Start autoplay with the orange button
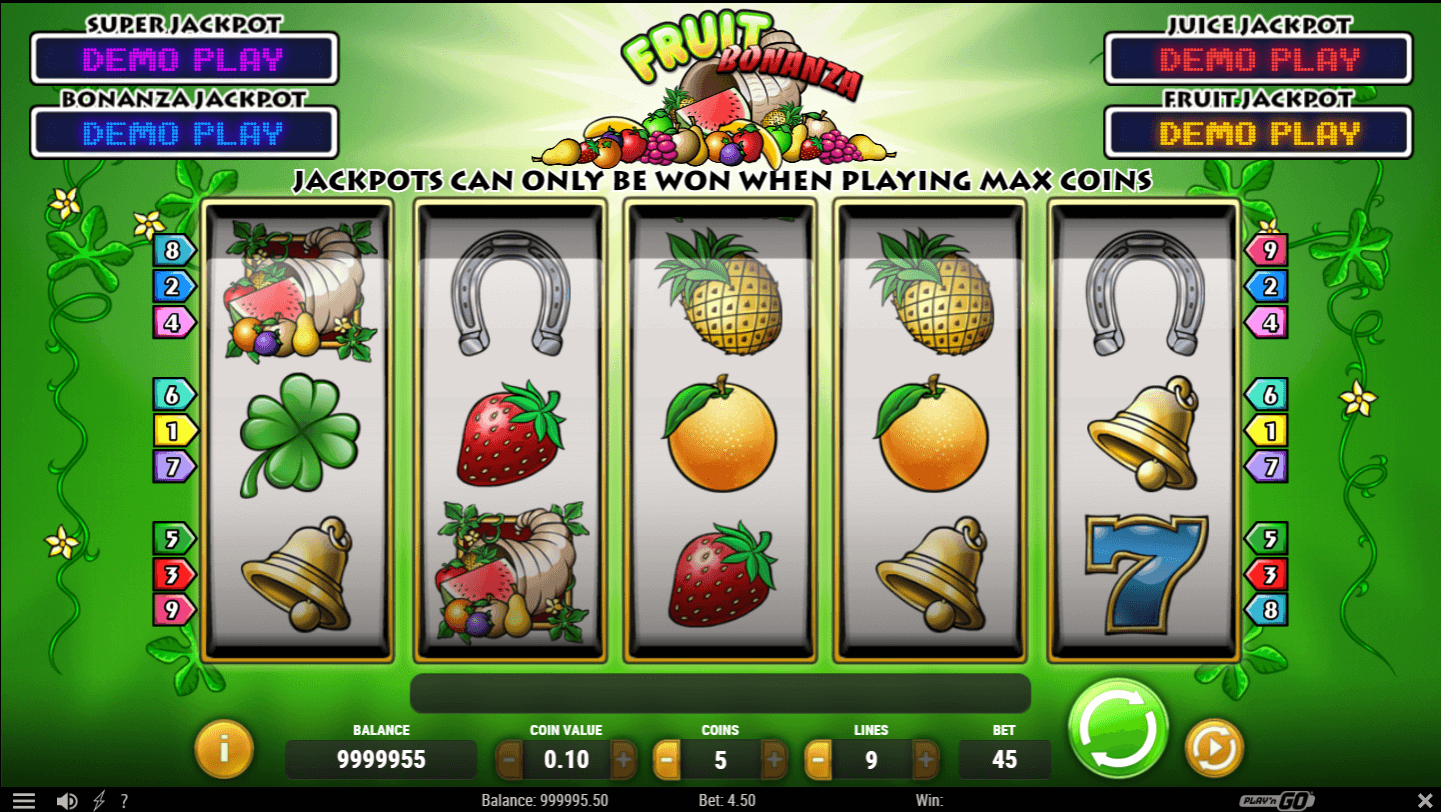This screenshot has width=1441, height=812. [x=1214, y=747]
